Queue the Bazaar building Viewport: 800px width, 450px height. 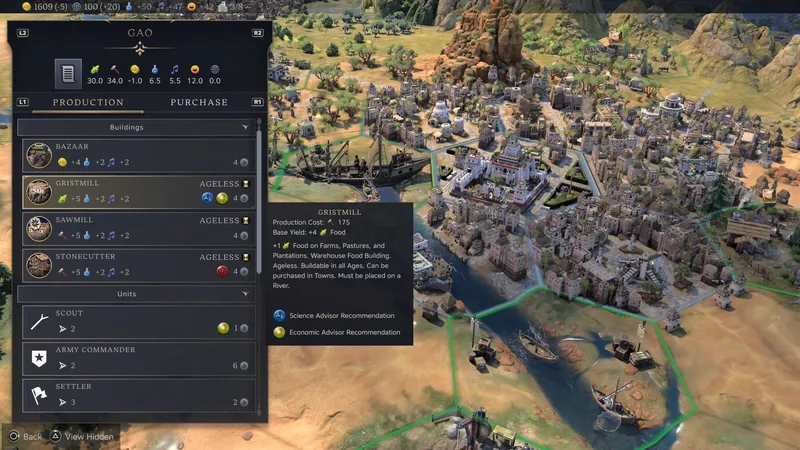[137, 154]
